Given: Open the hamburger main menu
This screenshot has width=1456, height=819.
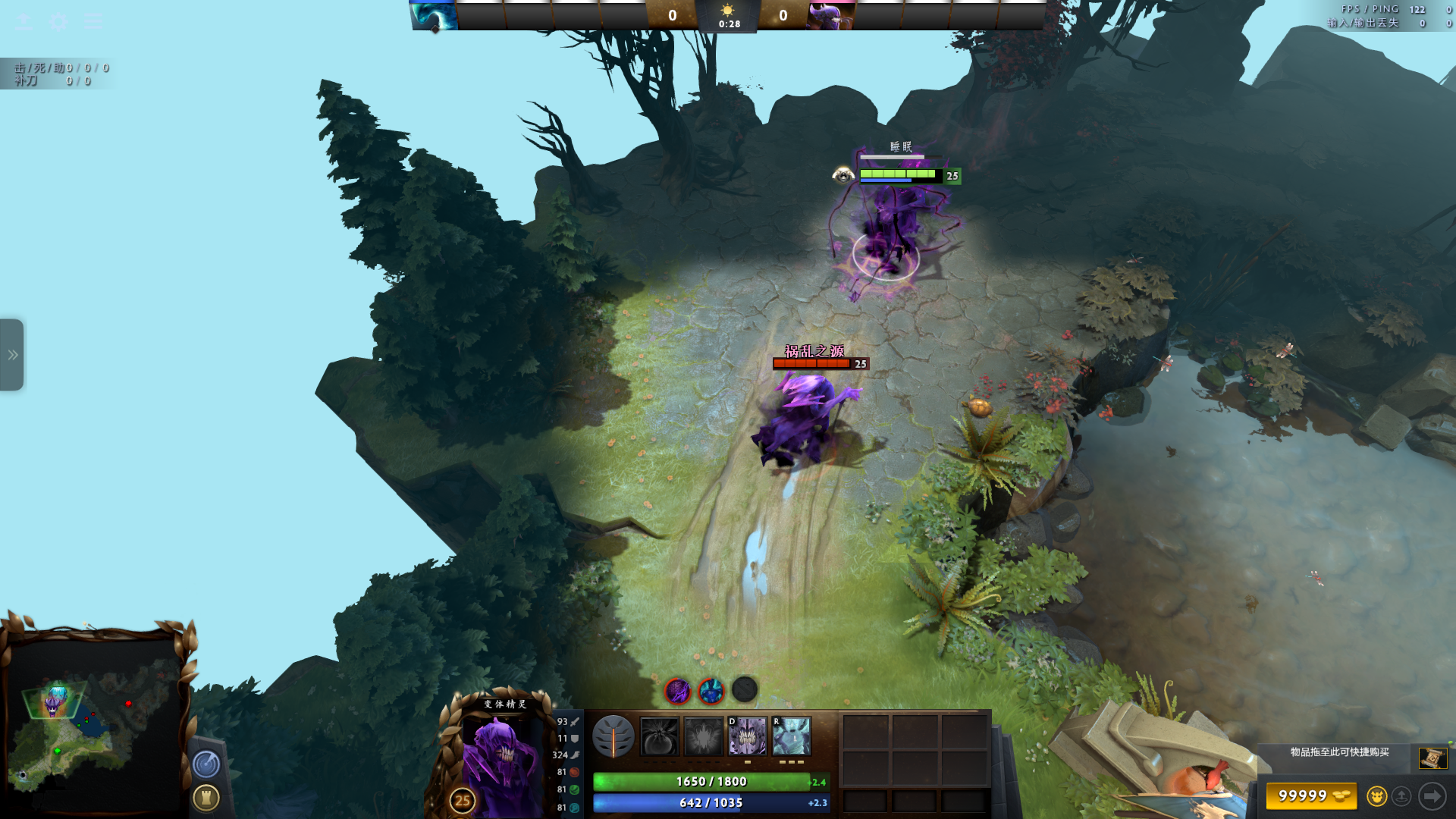Looking at the screenshot, I should [x=93, y=21].
